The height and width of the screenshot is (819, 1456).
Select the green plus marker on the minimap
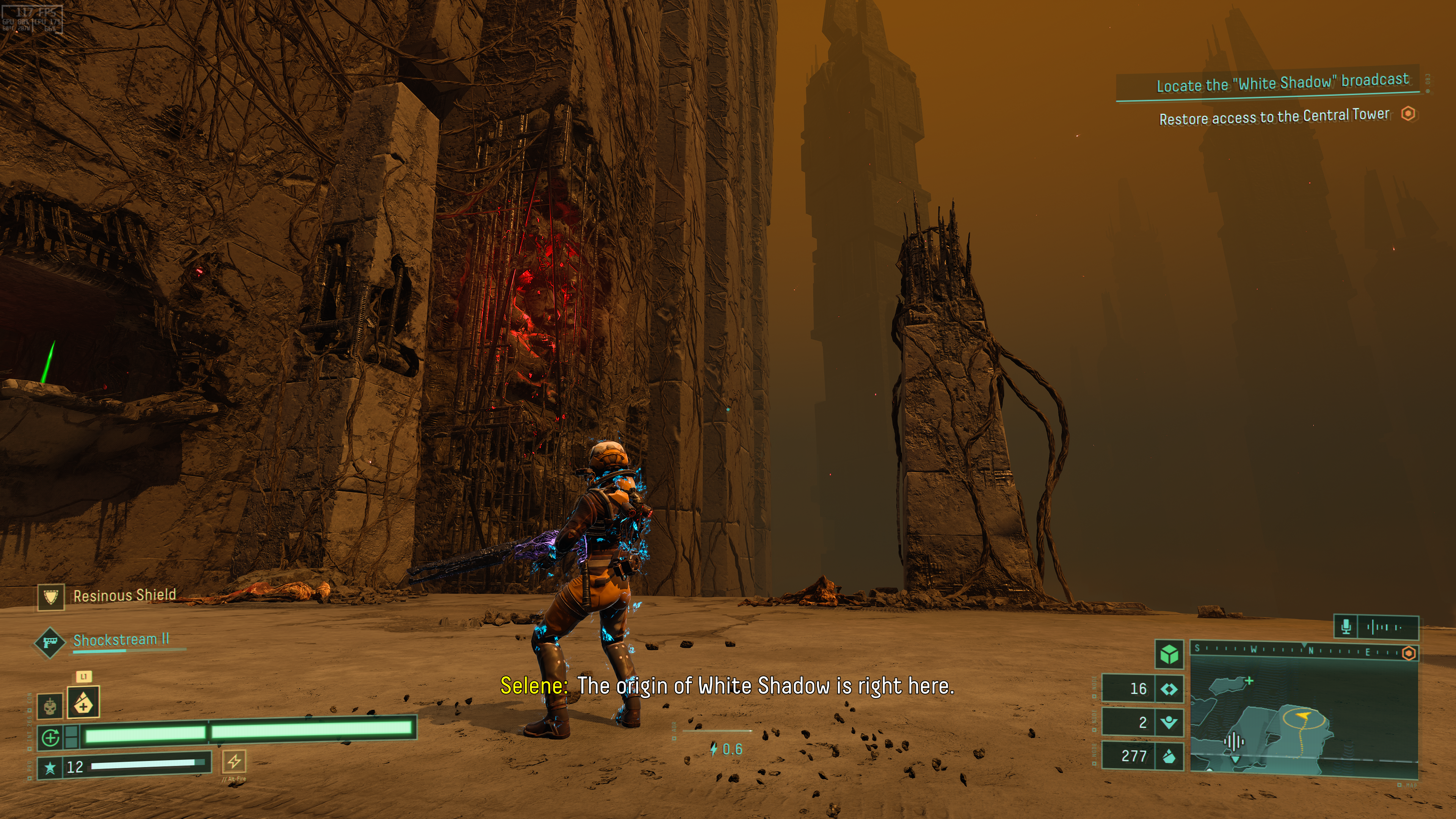click(1249, 681)
